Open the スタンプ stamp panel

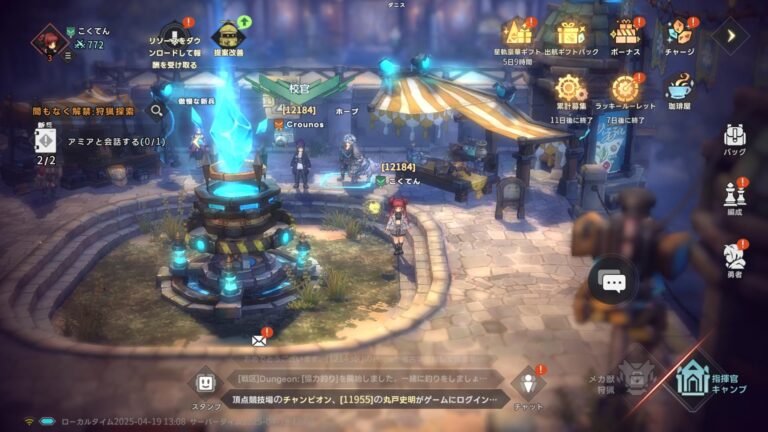tap(205, 383)
